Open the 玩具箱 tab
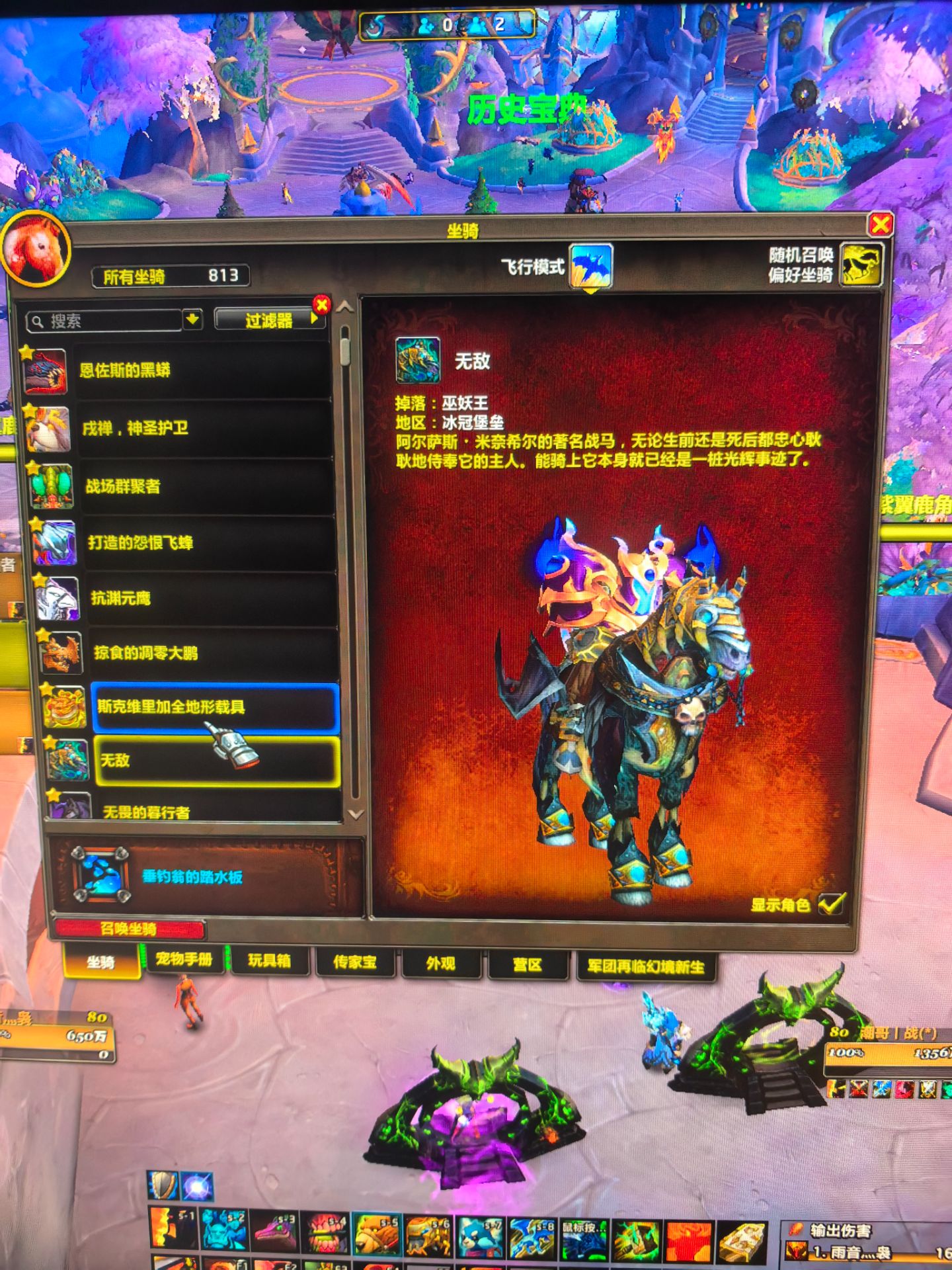The height and width of the screenshot is (1270, 952). pyautogui.click(x=269, y=961)
